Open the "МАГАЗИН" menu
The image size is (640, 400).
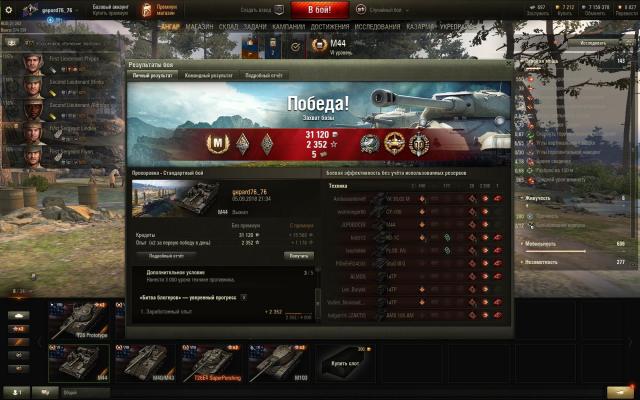199,27
